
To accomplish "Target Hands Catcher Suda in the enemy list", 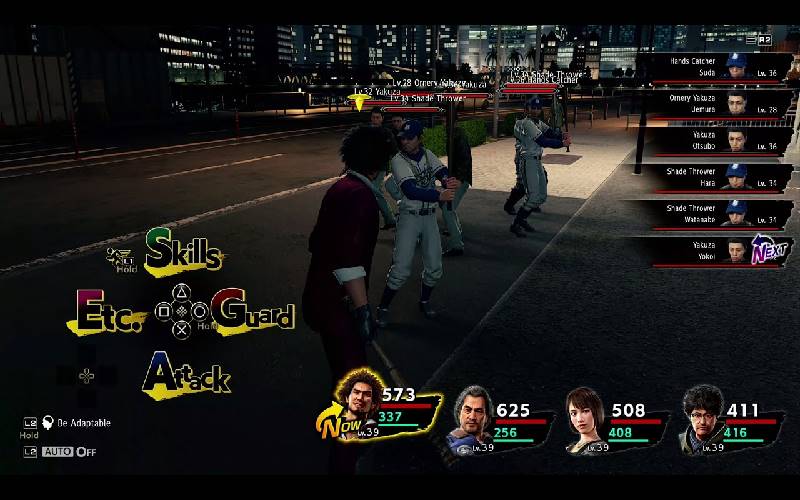I will coord(712,67).
